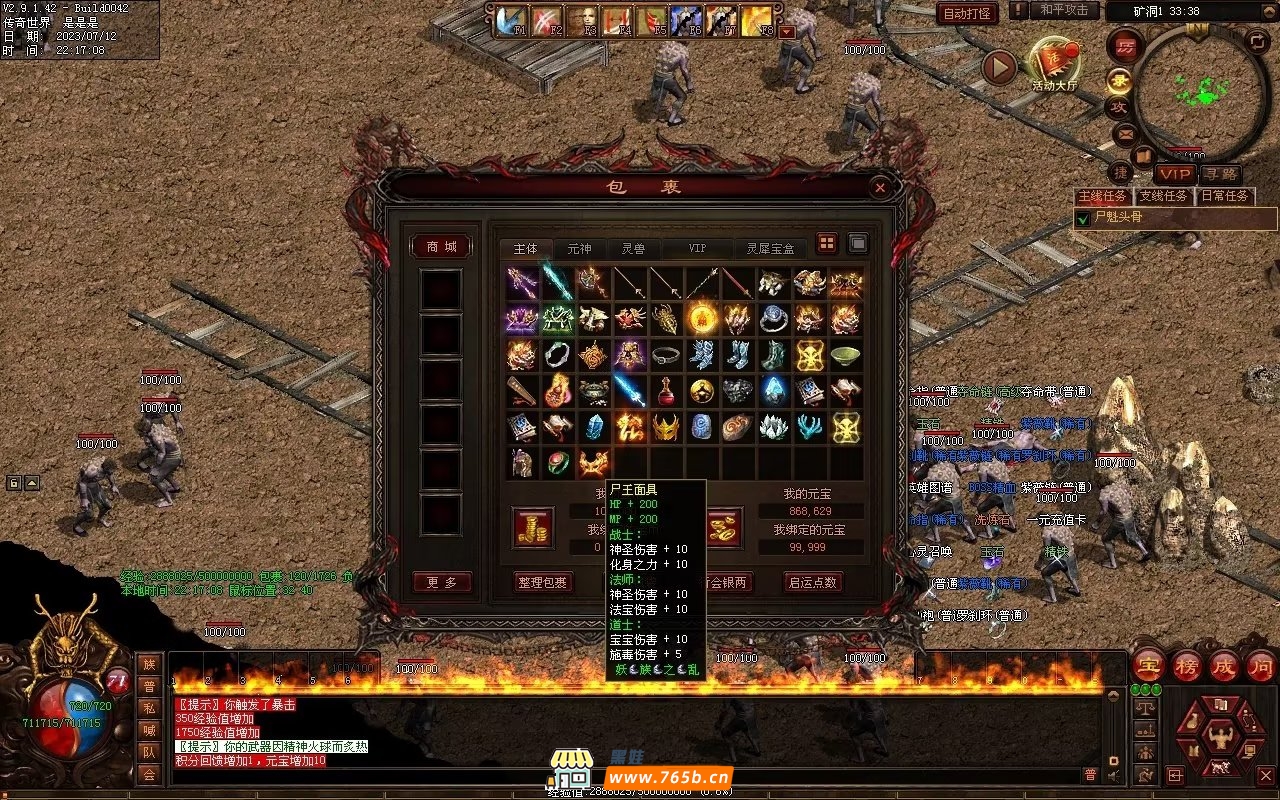Click the 更多 button

tap(441, 582)
